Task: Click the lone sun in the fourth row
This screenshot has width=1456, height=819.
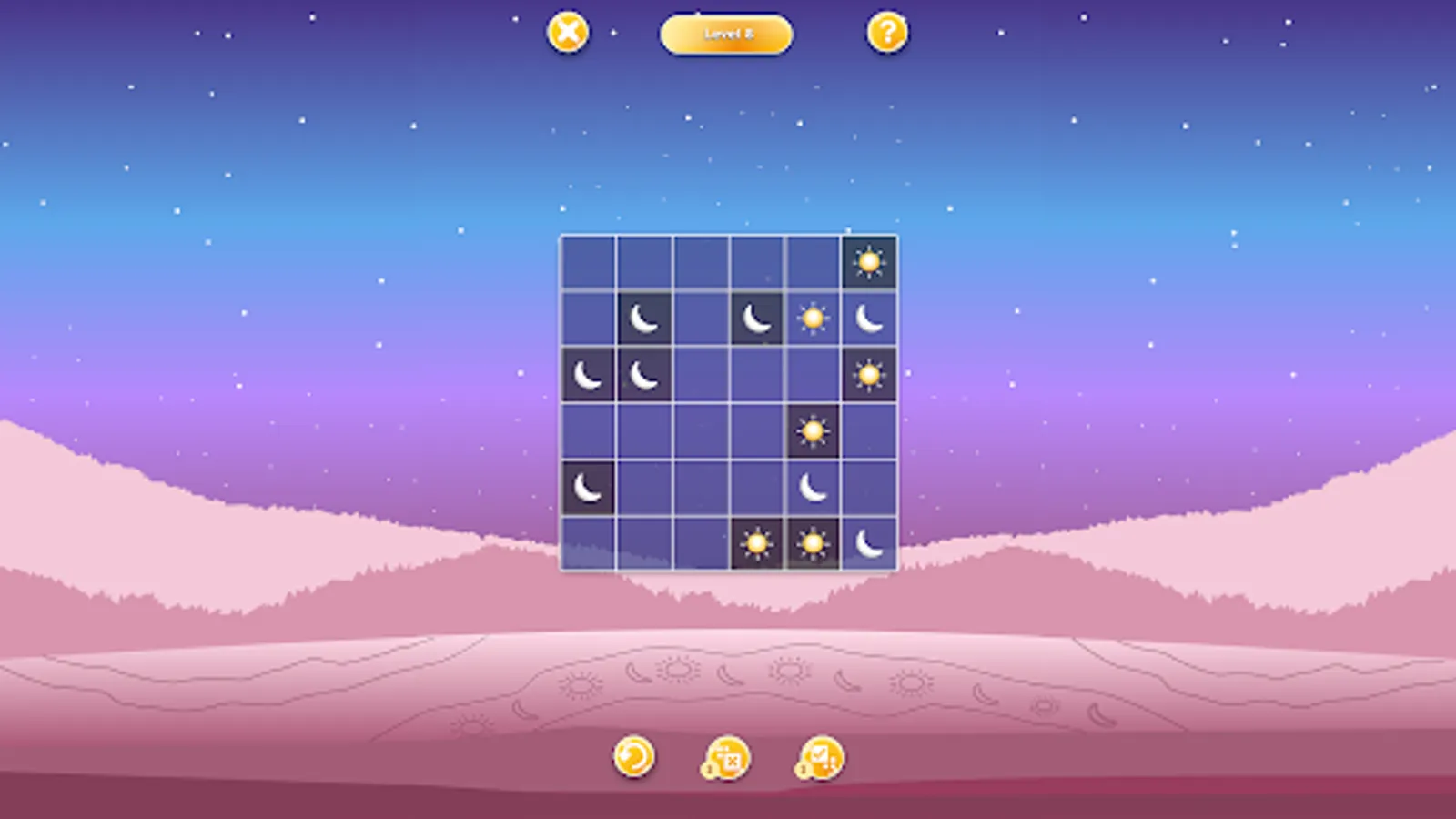Action: pyautogui.click(x=813, y=430)
